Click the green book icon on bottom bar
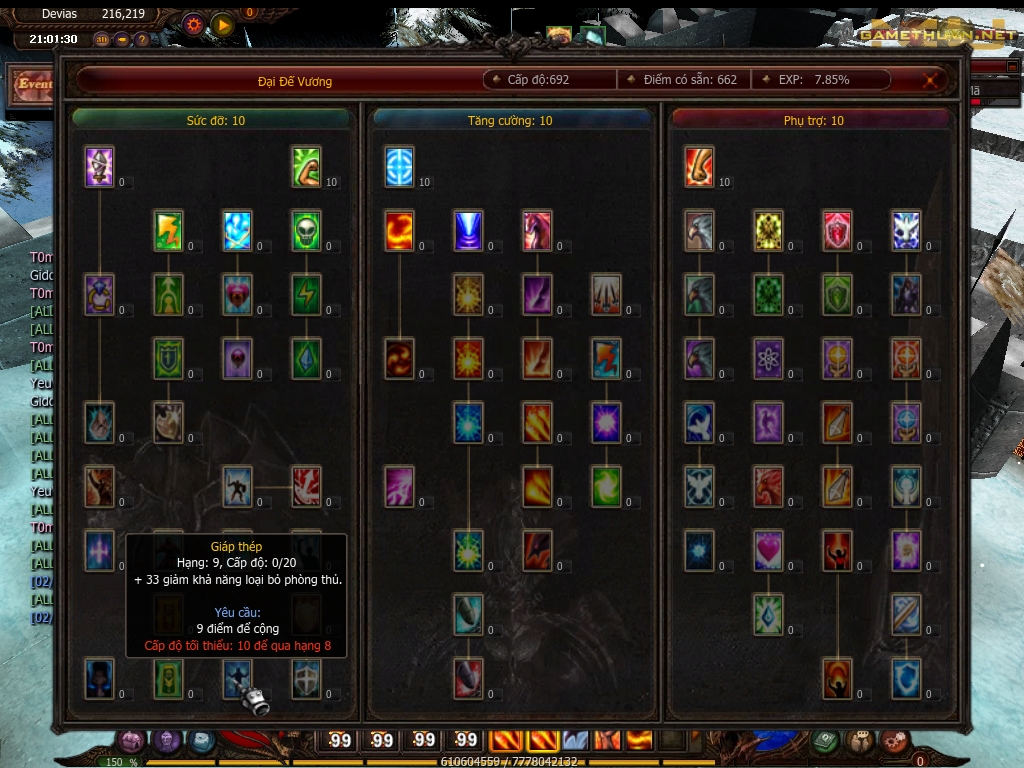Viewport: 1024px width, 768px height. pos(824,741)
